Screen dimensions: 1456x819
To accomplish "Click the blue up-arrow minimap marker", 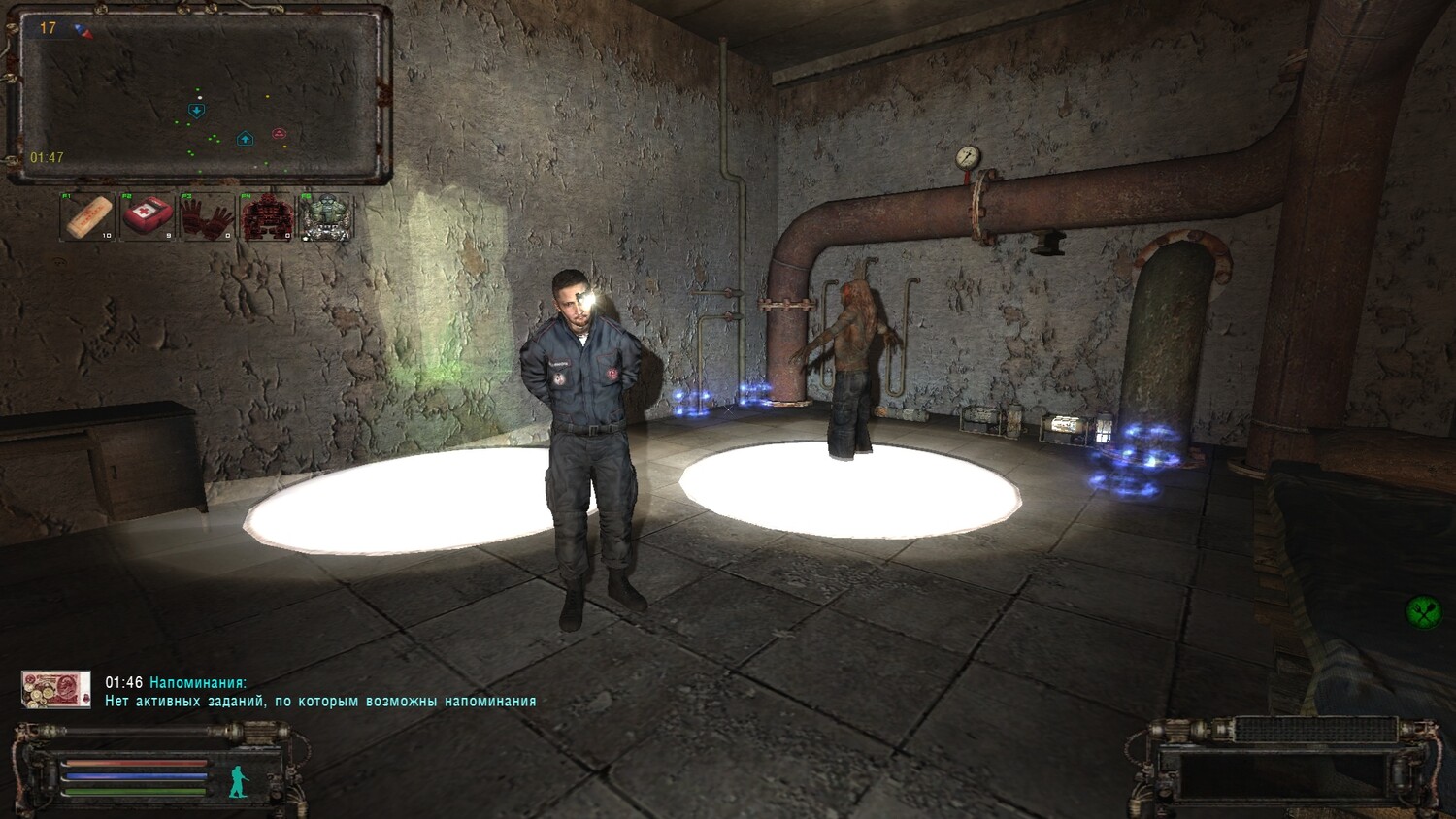I will 246,139.
